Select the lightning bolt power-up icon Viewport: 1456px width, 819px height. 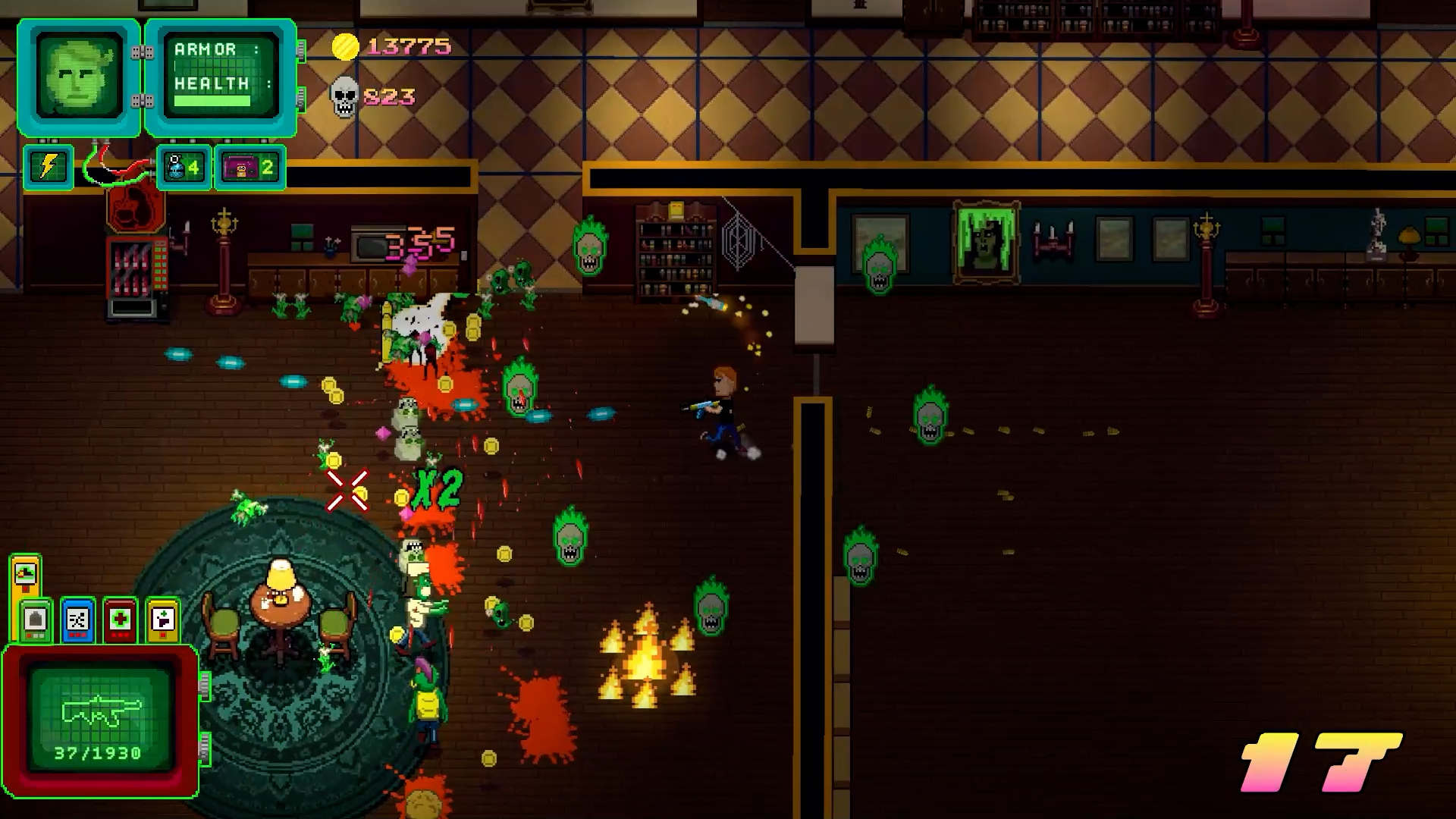(48, 168)
